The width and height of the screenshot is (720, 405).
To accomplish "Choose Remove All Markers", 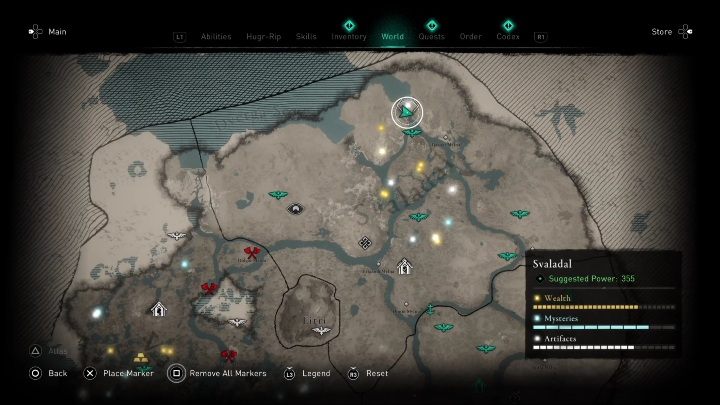I will pyautogui.click(x=220, y=373).
